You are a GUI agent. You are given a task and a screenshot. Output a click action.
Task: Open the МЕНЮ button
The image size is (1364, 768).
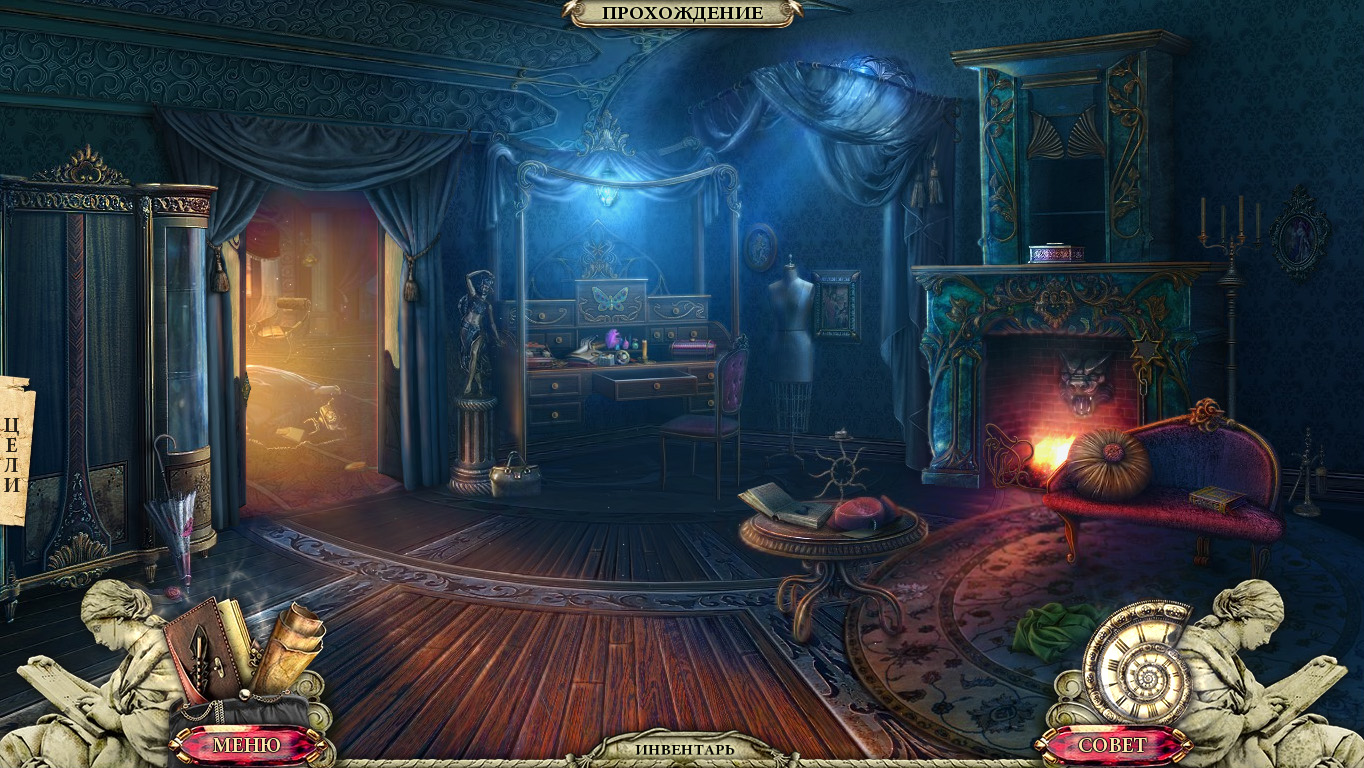click(247, 745)
